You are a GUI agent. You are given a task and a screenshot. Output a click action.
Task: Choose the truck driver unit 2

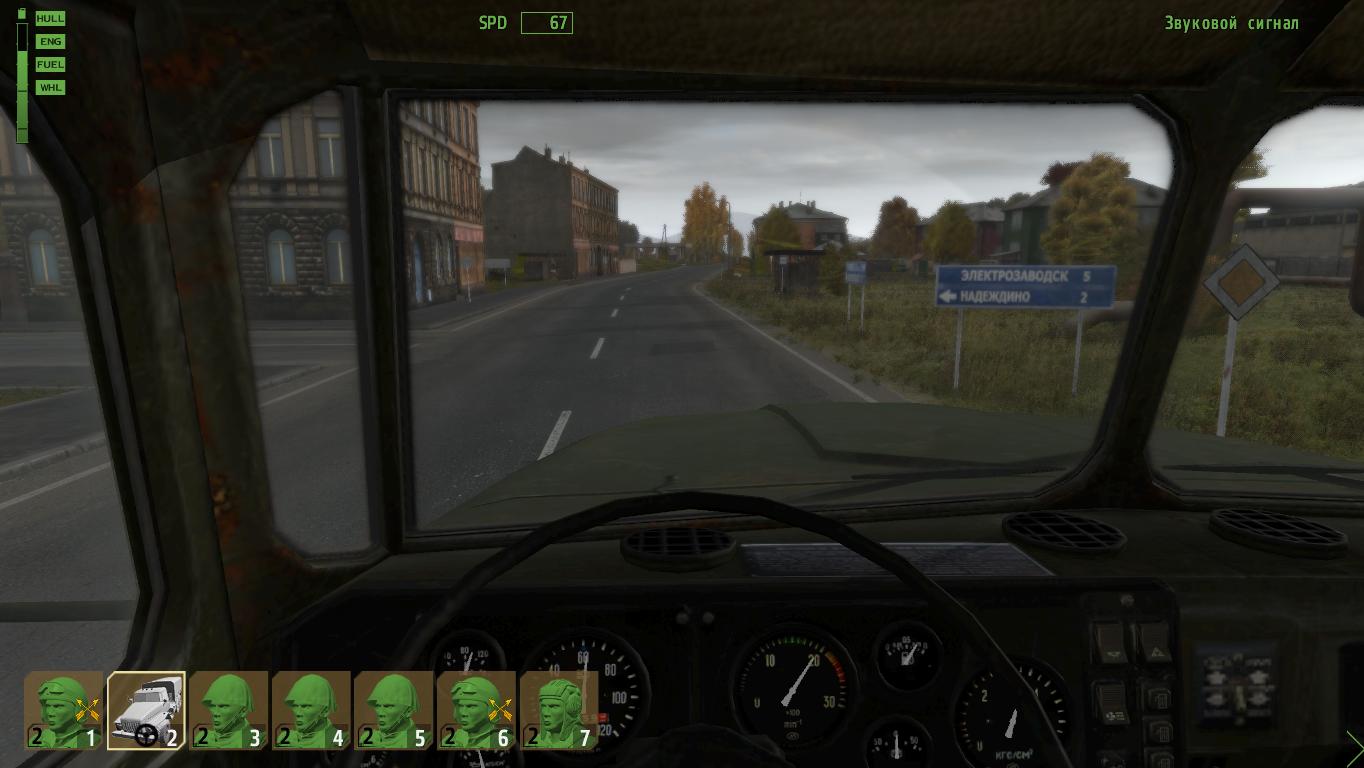click(146, 710)
